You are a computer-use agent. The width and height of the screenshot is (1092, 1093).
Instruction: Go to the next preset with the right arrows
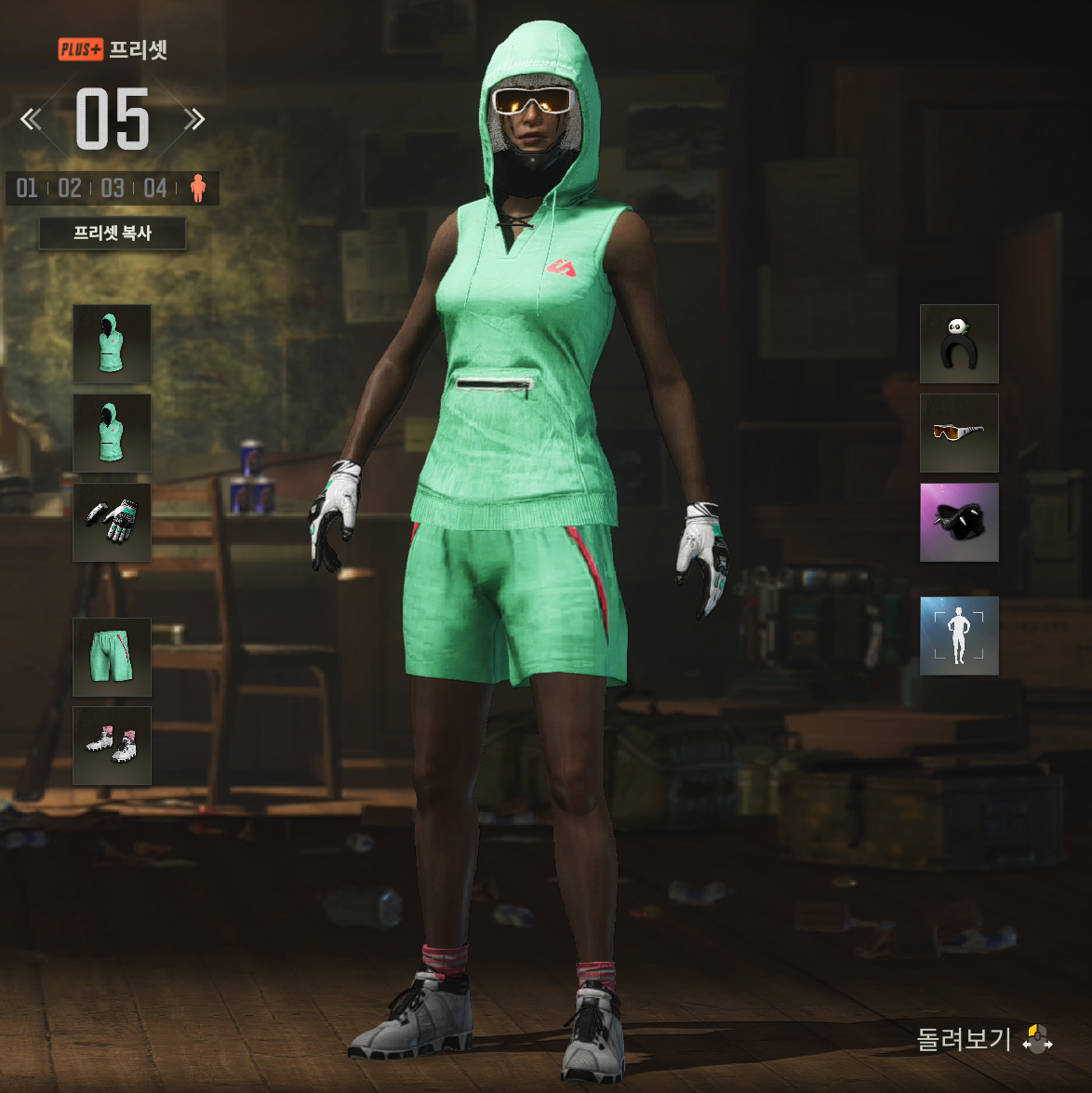coord(193,119)
